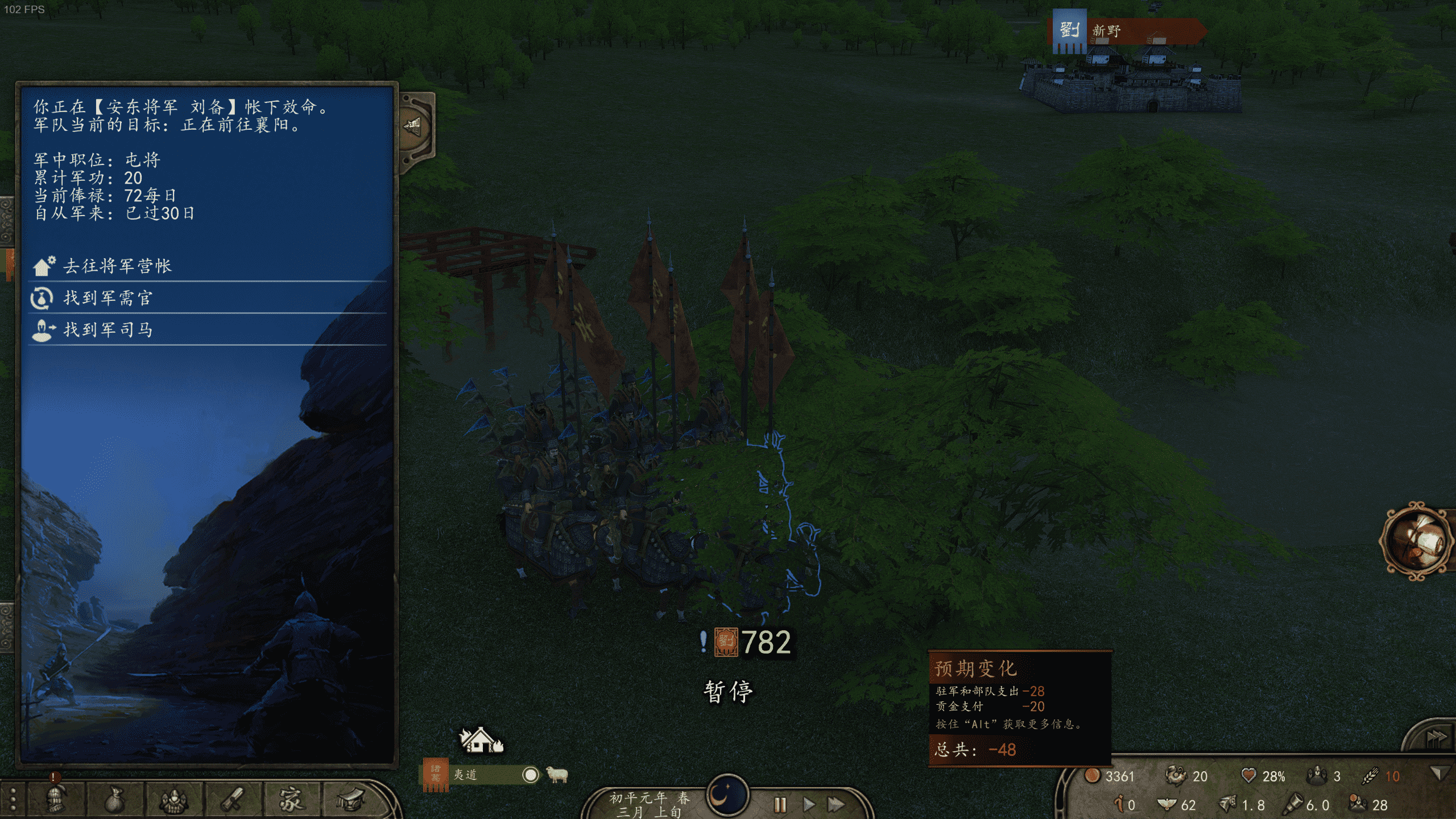
Task: Go to the general's tent (去往将军营帐)
Action: point(117,266)
